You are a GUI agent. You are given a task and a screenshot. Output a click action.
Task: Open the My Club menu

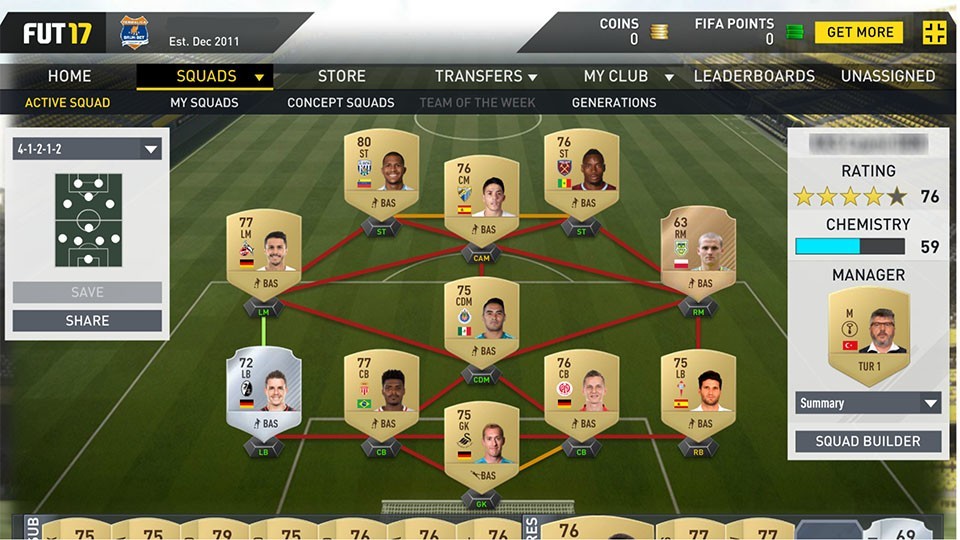coord(628,76)
